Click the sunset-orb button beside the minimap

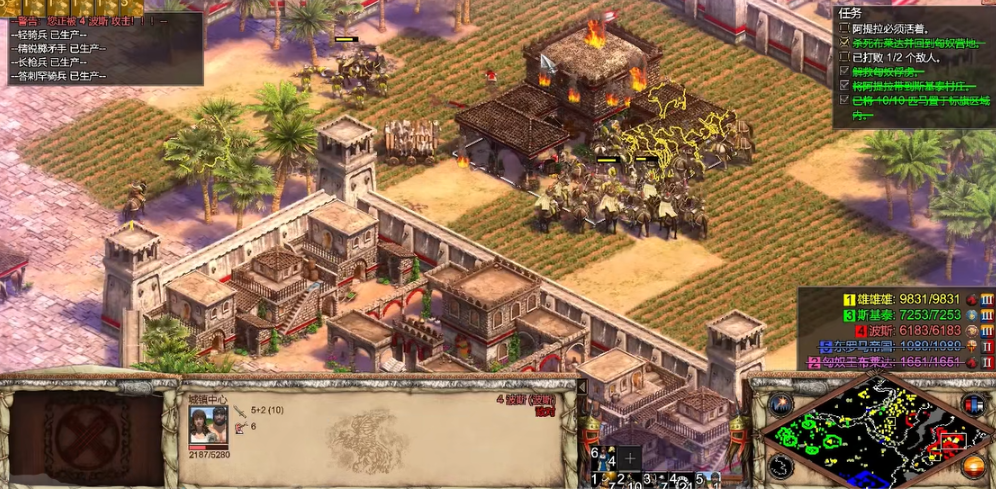click(972, 465)
